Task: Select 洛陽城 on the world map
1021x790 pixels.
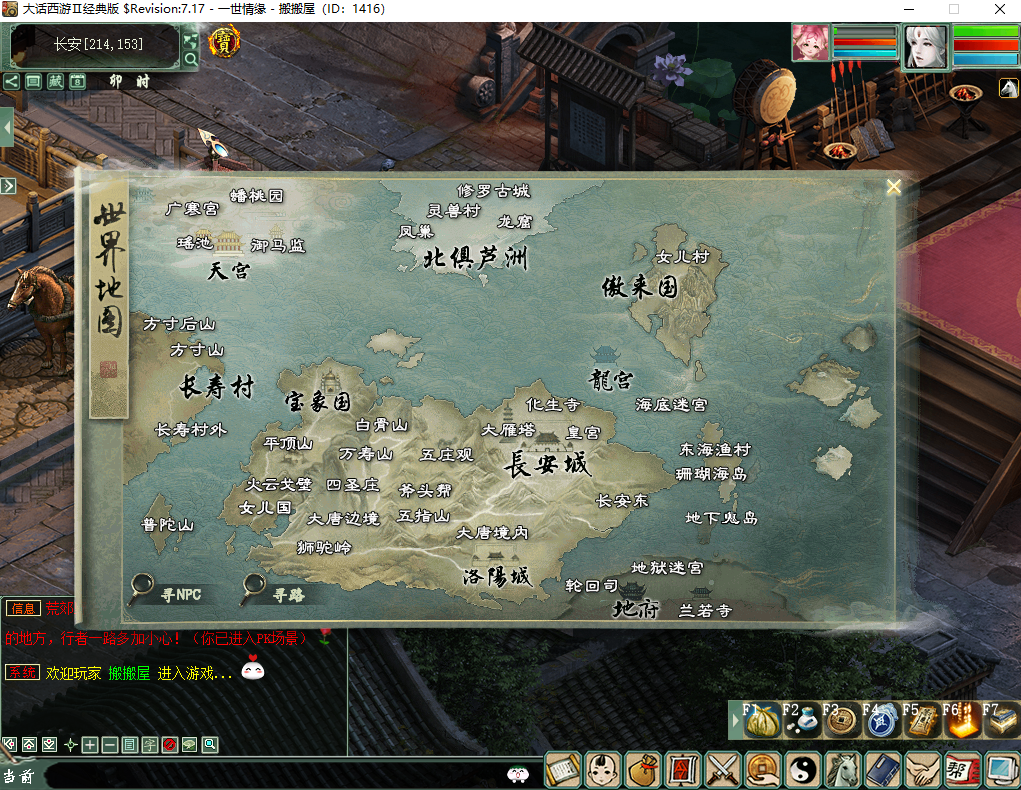Action: coord(496,577)
